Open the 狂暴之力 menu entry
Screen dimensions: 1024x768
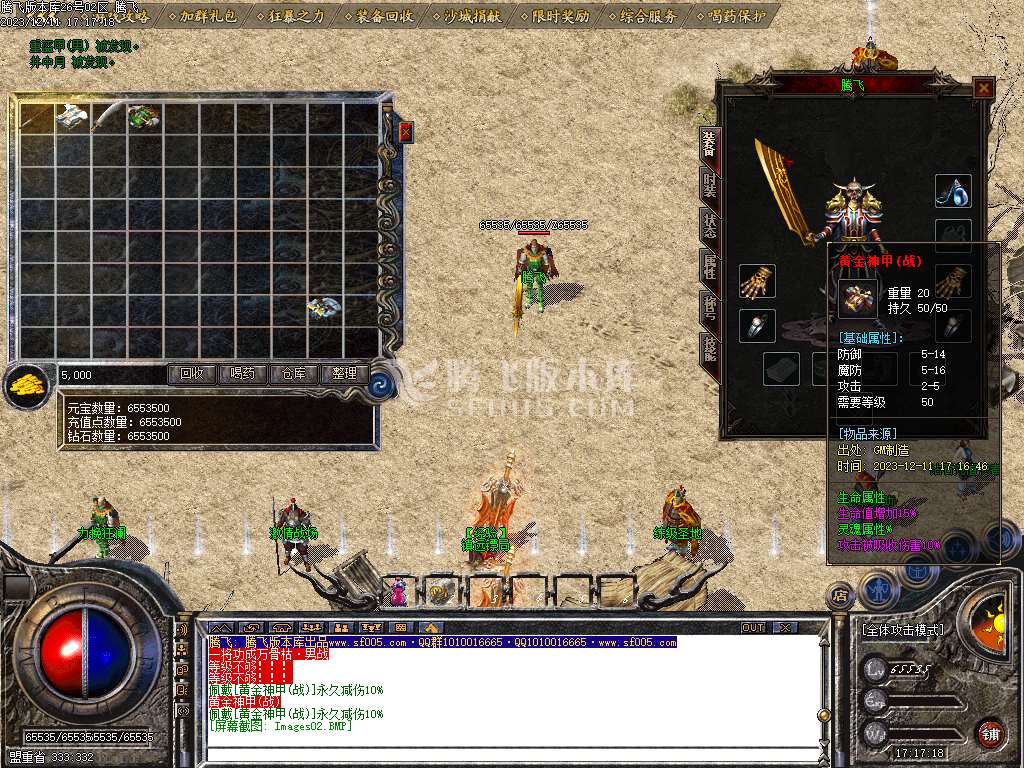point(297,16)
